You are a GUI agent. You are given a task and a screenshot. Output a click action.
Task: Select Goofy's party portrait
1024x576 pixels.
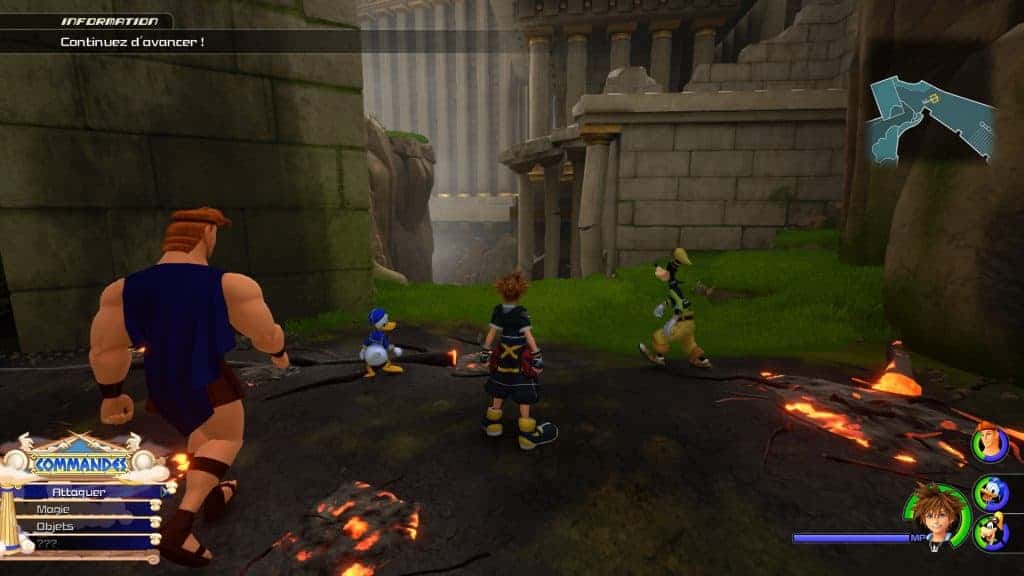click(990, 530)
